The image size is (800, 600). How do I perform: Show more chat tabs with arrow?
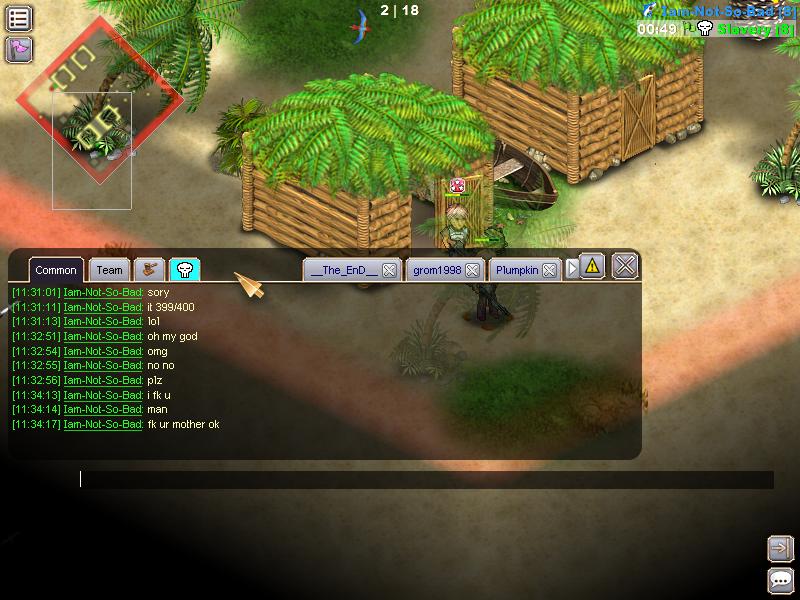(572, 269)
